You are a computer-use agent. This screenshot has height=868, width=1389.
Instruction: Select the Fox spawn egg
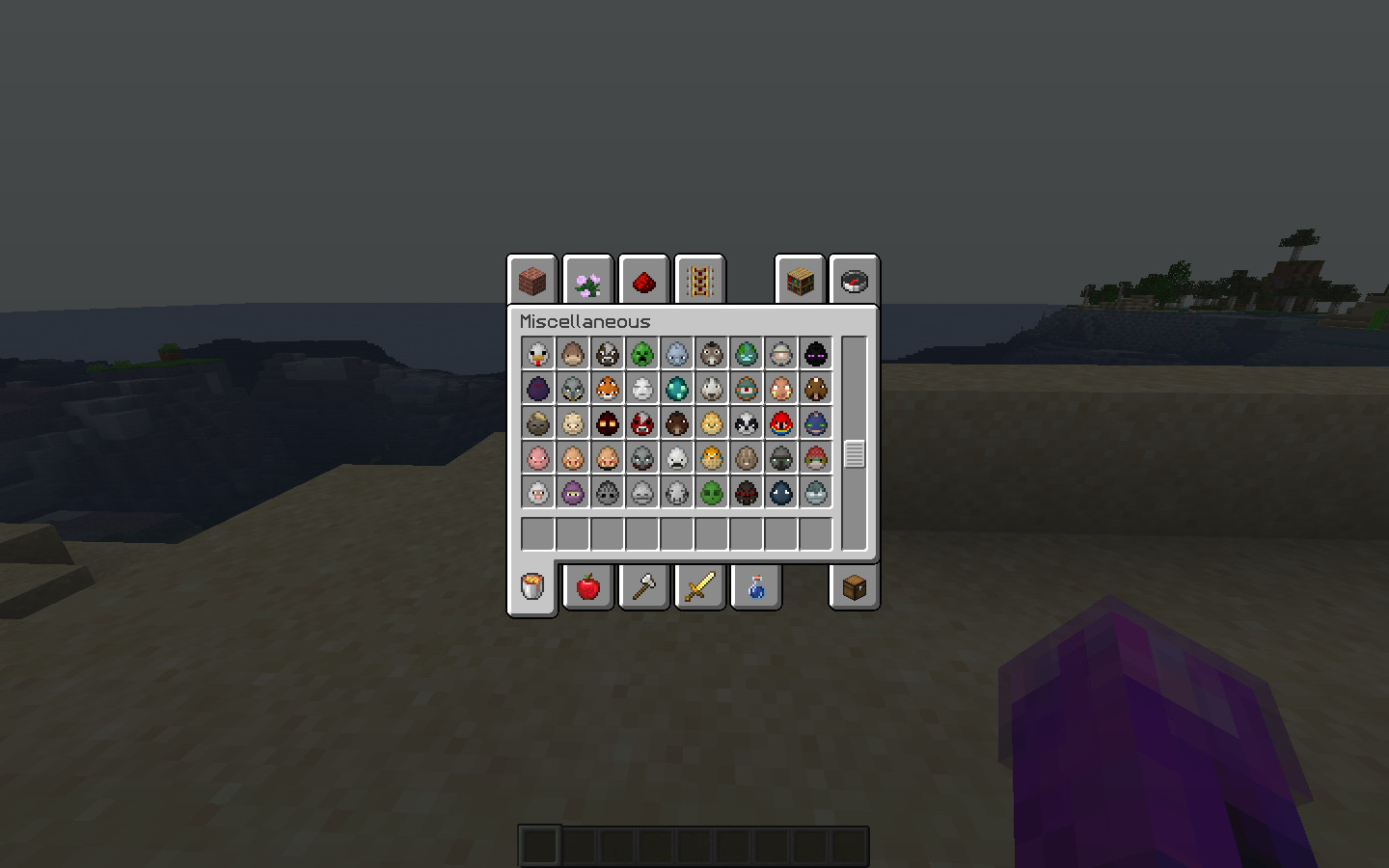(x=607, y=388)
